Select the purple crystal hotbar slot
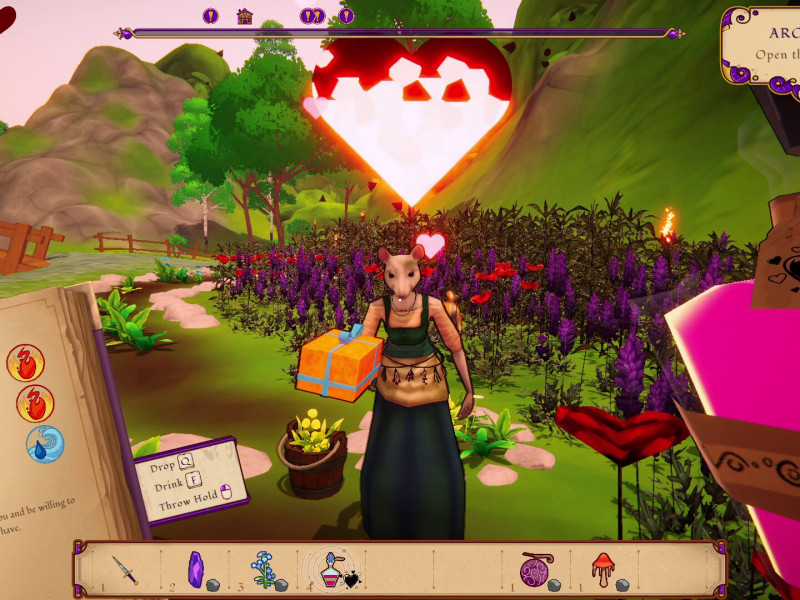 tap(197, 569)
